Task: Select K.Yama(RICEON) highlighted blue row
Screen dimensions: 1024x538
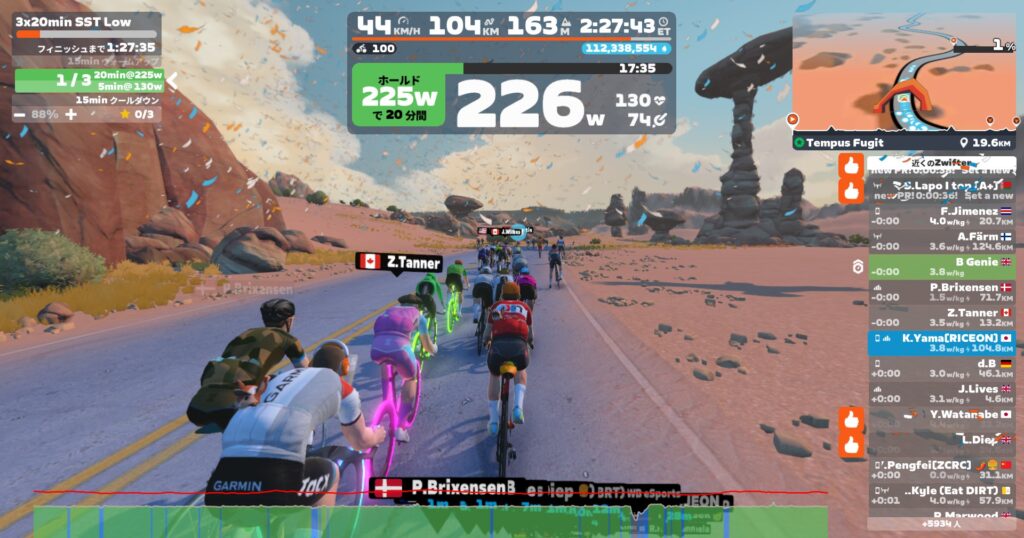Action: pyautogui.click(x=942, y=343)
